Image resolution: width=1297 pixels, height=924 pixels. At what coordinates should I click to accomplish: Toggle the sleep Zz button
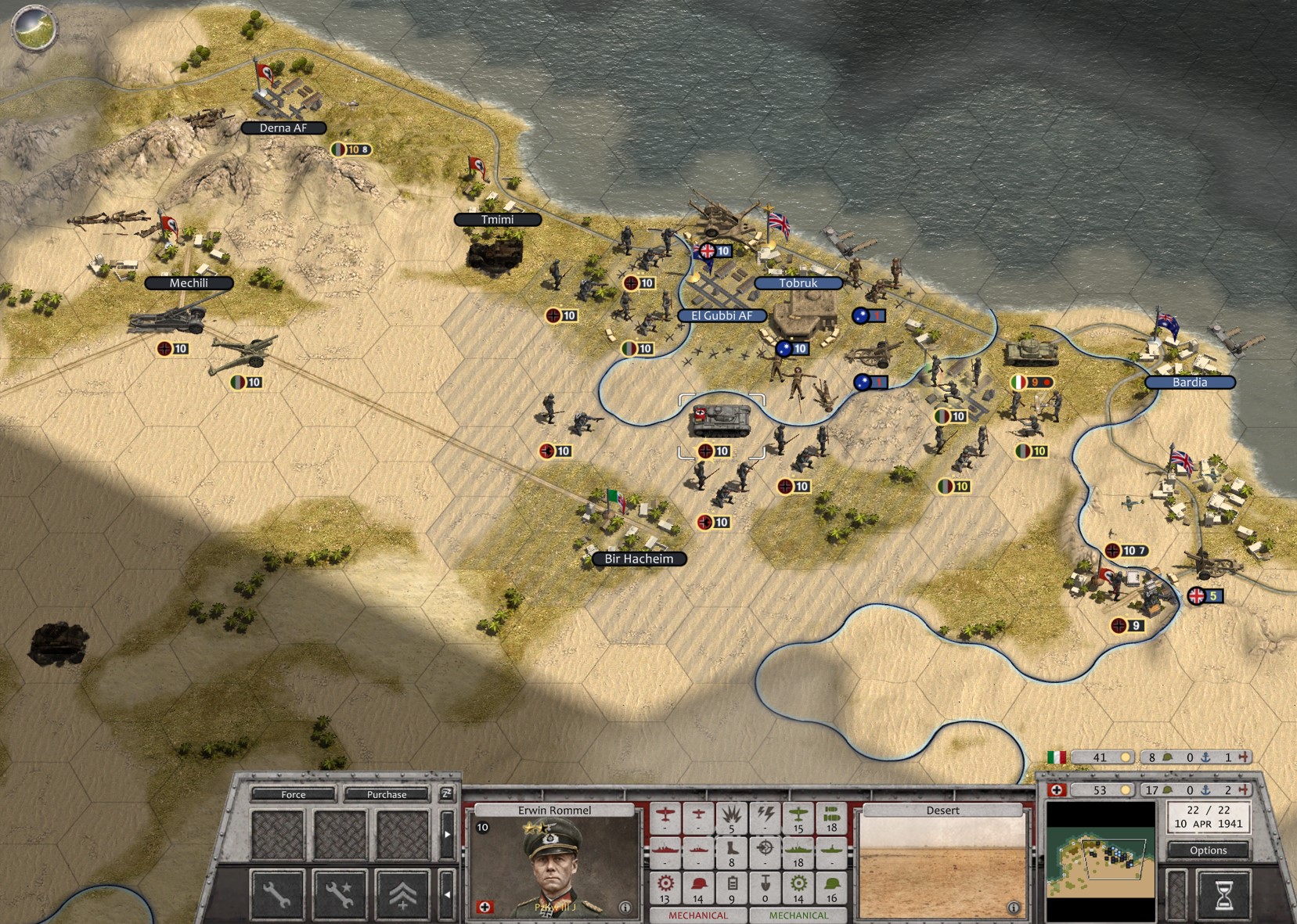(446, 793)
